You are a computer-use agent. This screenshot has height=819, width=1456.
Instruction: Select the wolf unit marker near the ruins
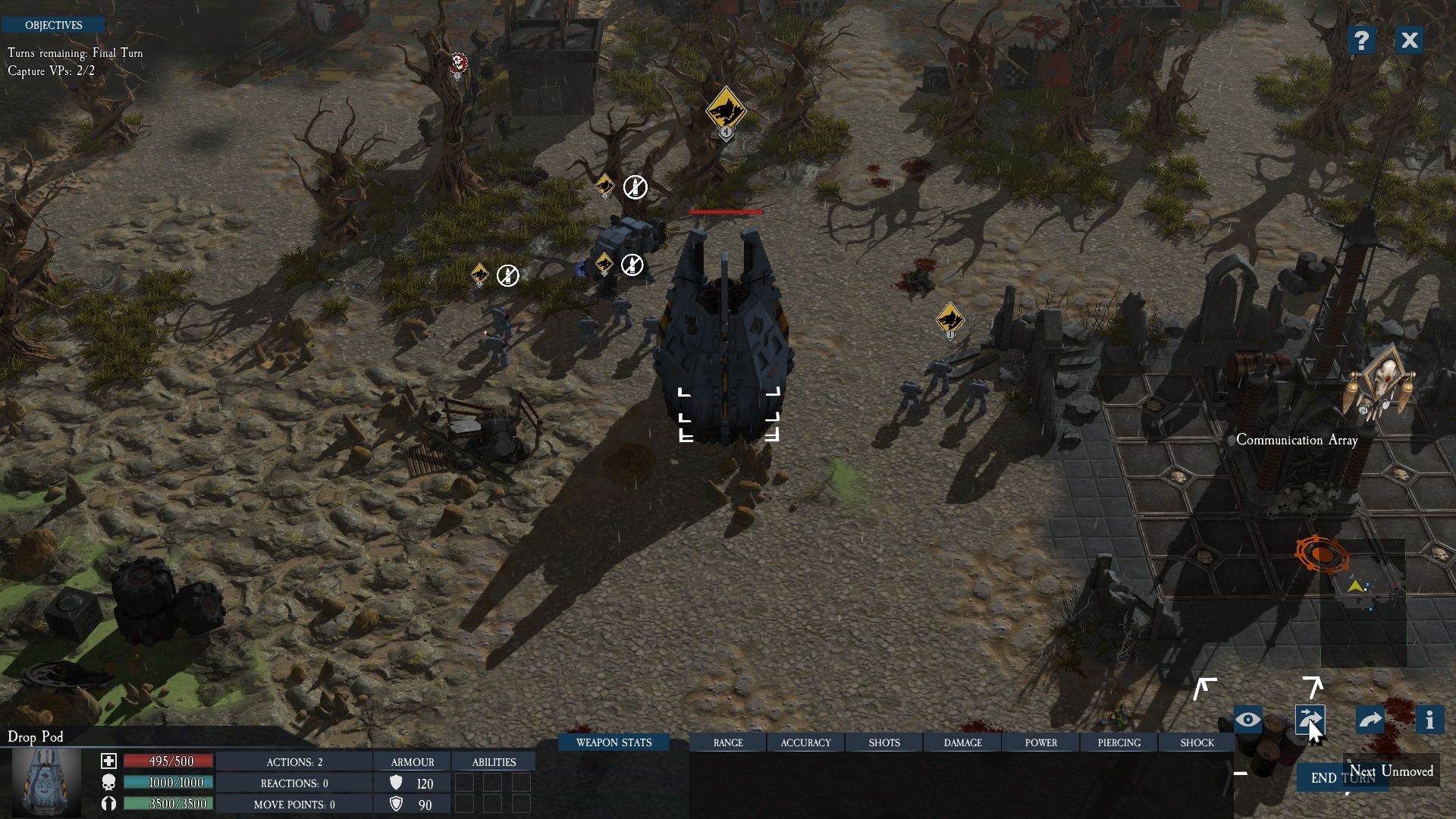click(x=949, y=320)
